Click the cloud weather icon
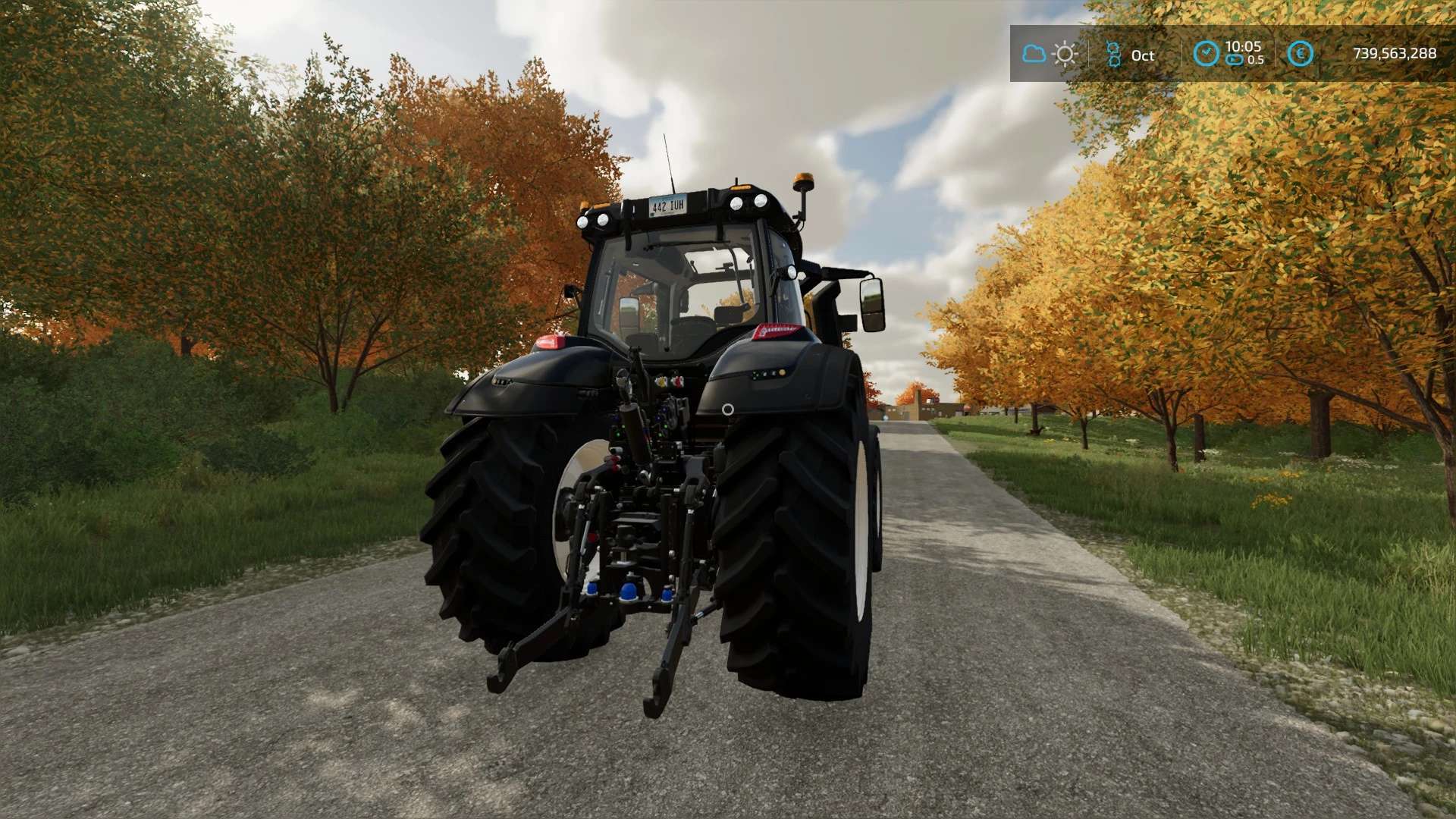The height and width of the screenshot is (819, 1456). (1034, 54)
